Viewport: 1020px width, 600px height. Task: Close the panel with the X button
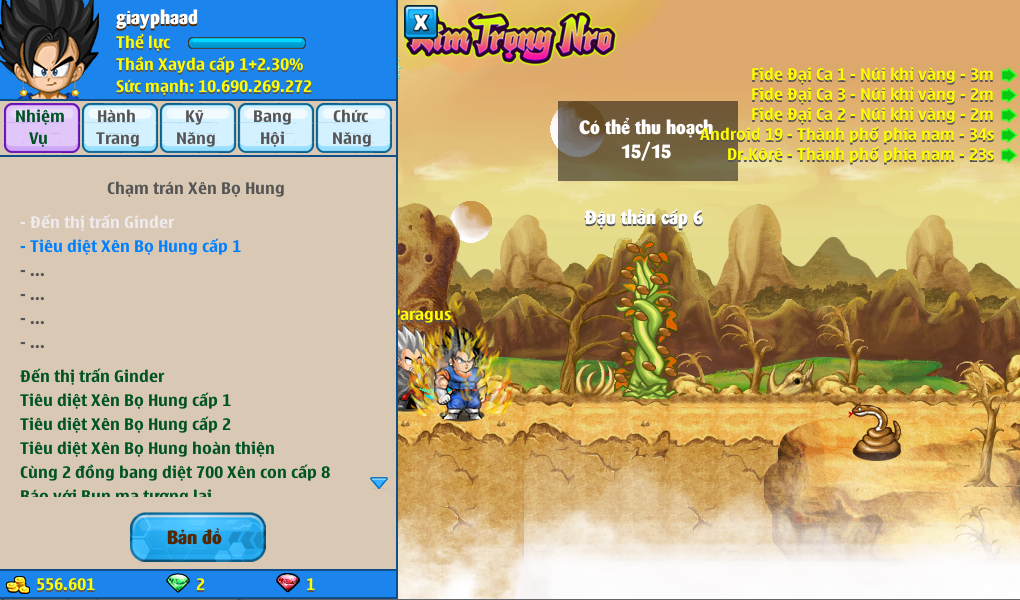tap(421, 22)
